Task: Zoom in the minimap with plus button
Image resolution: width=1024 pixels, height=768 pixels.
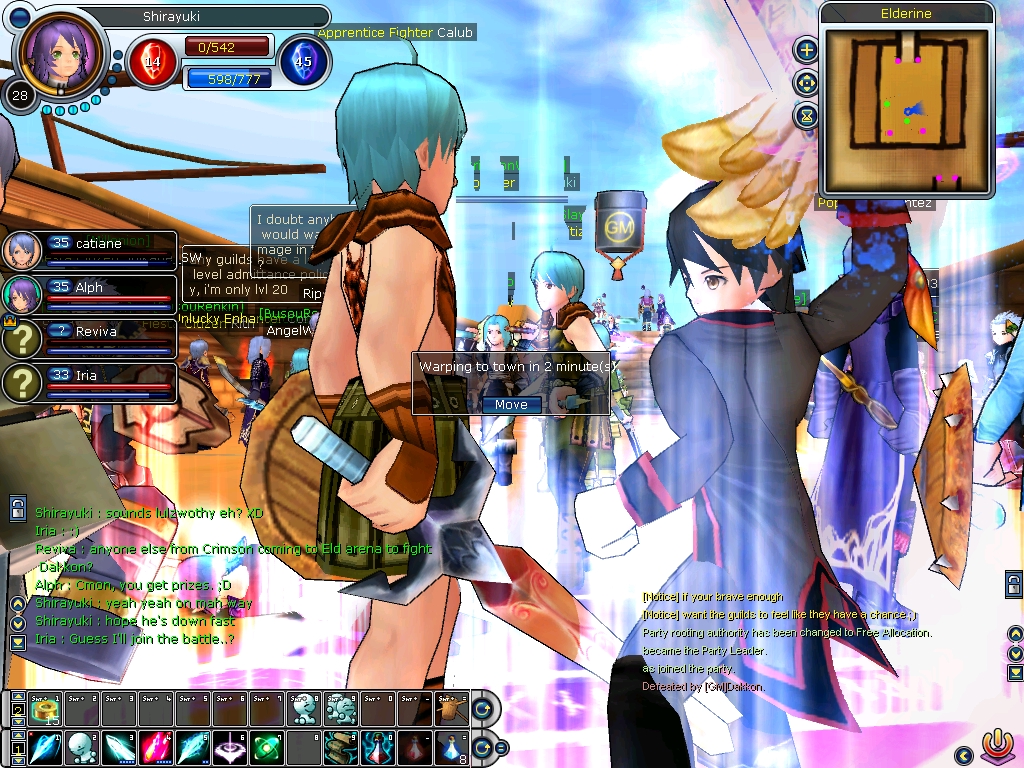Action: pyautogui.click(x=806, y=49)
